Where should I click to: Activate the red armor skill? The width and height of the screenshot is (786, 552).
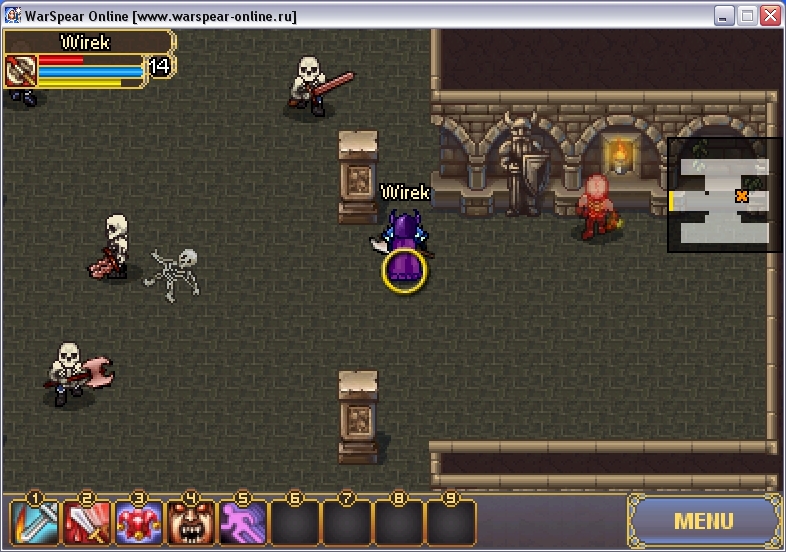[138, 522]
